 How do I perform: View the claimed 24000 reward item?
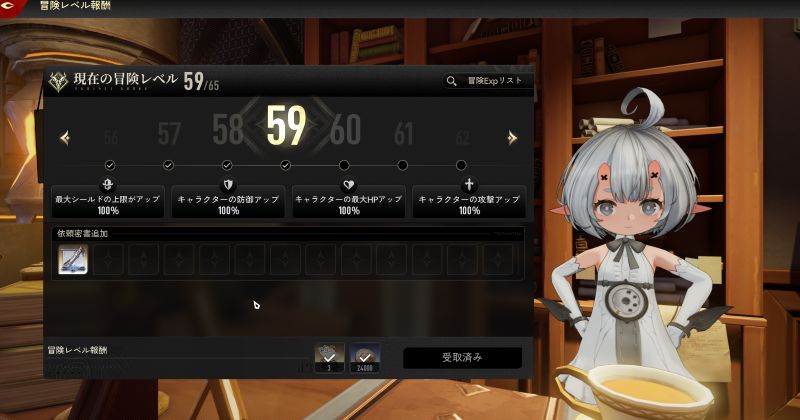[365, 357]
